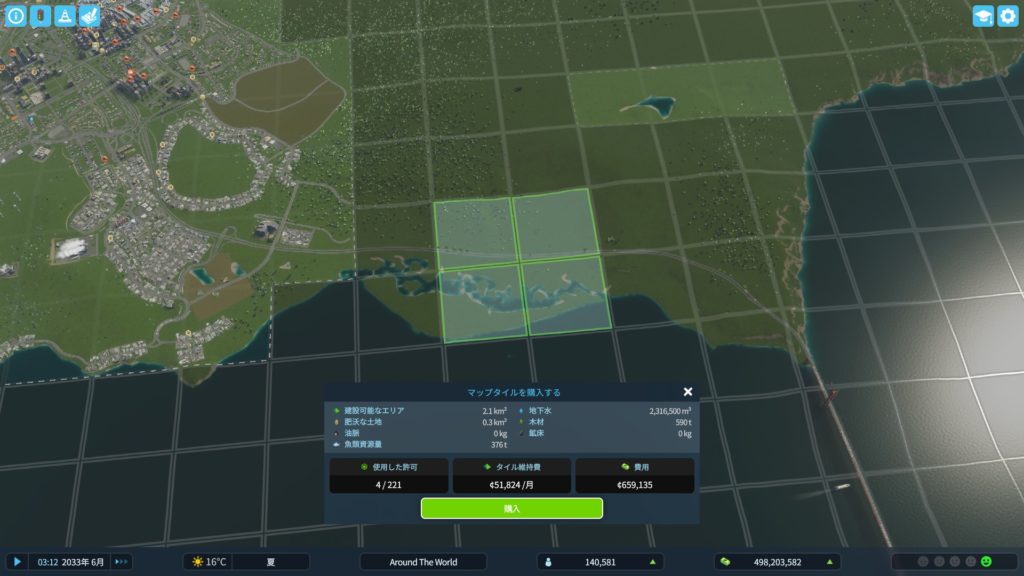Screen dimensions: 1024x576
Task: Open the graduation cap tutorials icon
Action: point(983,16)
